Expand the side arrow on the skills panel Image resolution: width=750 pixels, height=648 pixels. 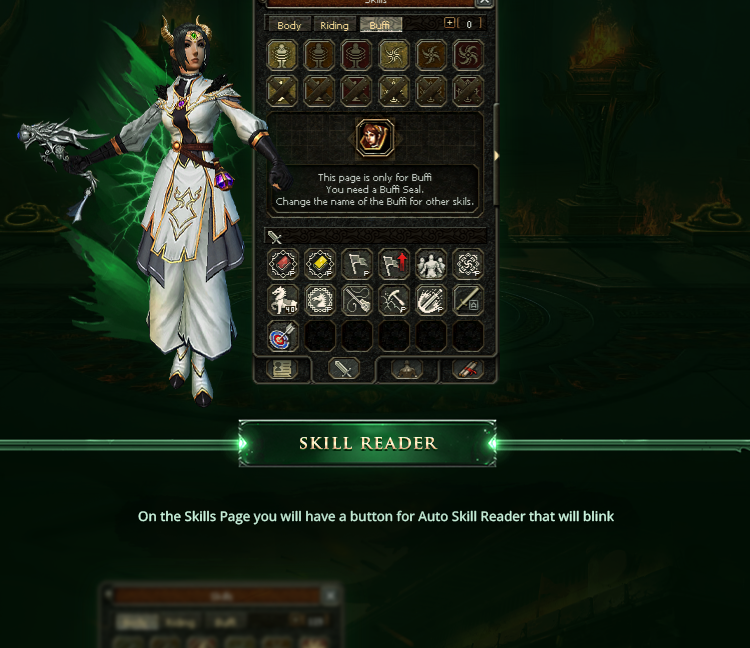[496, 156]
